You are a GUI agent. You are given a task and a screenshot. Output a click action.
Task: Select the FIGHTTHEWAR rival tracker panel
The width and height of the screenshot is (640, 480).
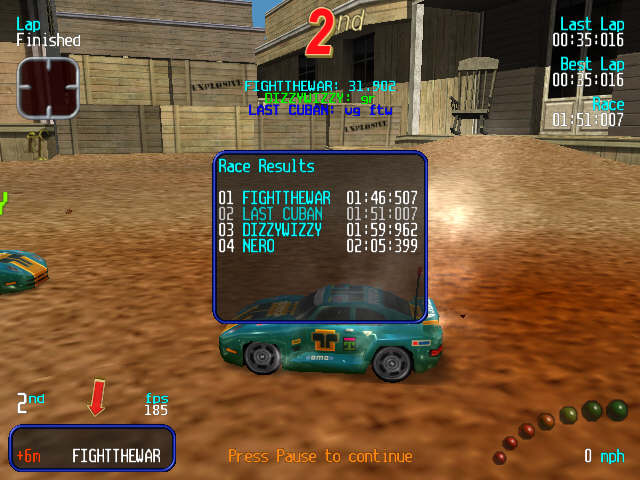93,449
